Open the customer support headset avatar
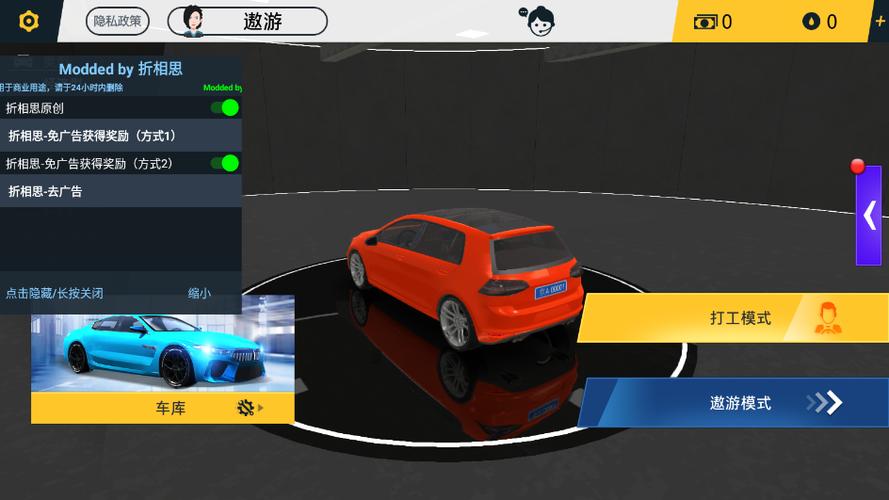Viewport: 889px width, 500px height. click(539, 21)
